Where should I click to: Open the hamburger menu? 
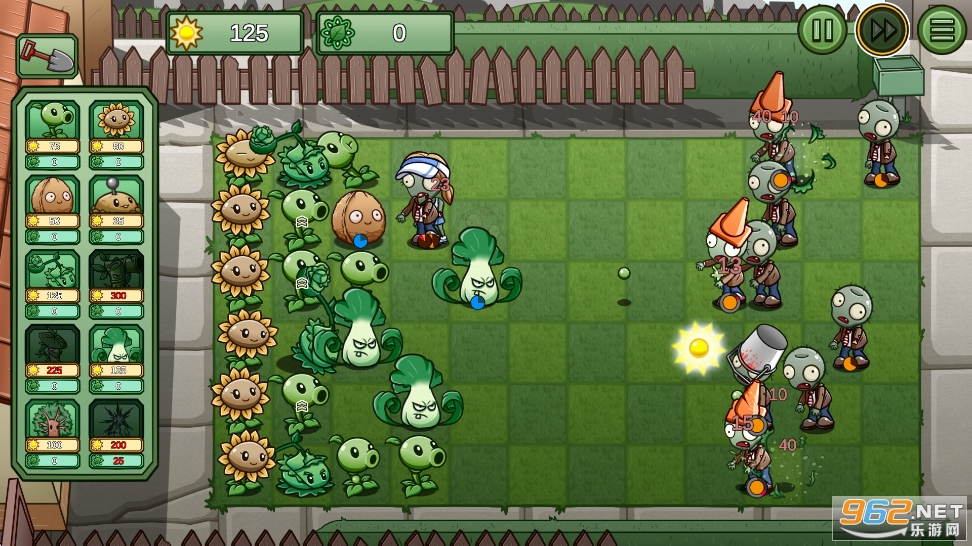pyautogui.click(x=941, y=30)
